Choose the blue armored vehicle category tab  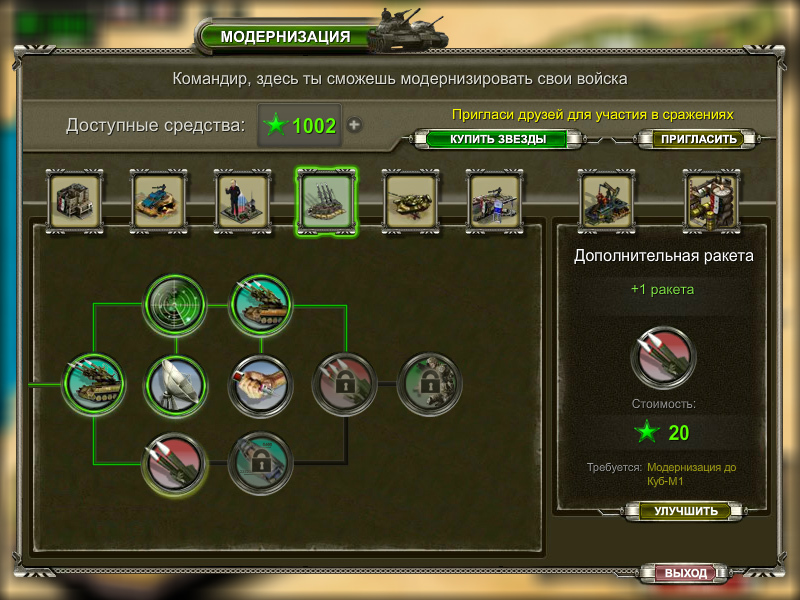pyautogui.click(x=158, y=199)
